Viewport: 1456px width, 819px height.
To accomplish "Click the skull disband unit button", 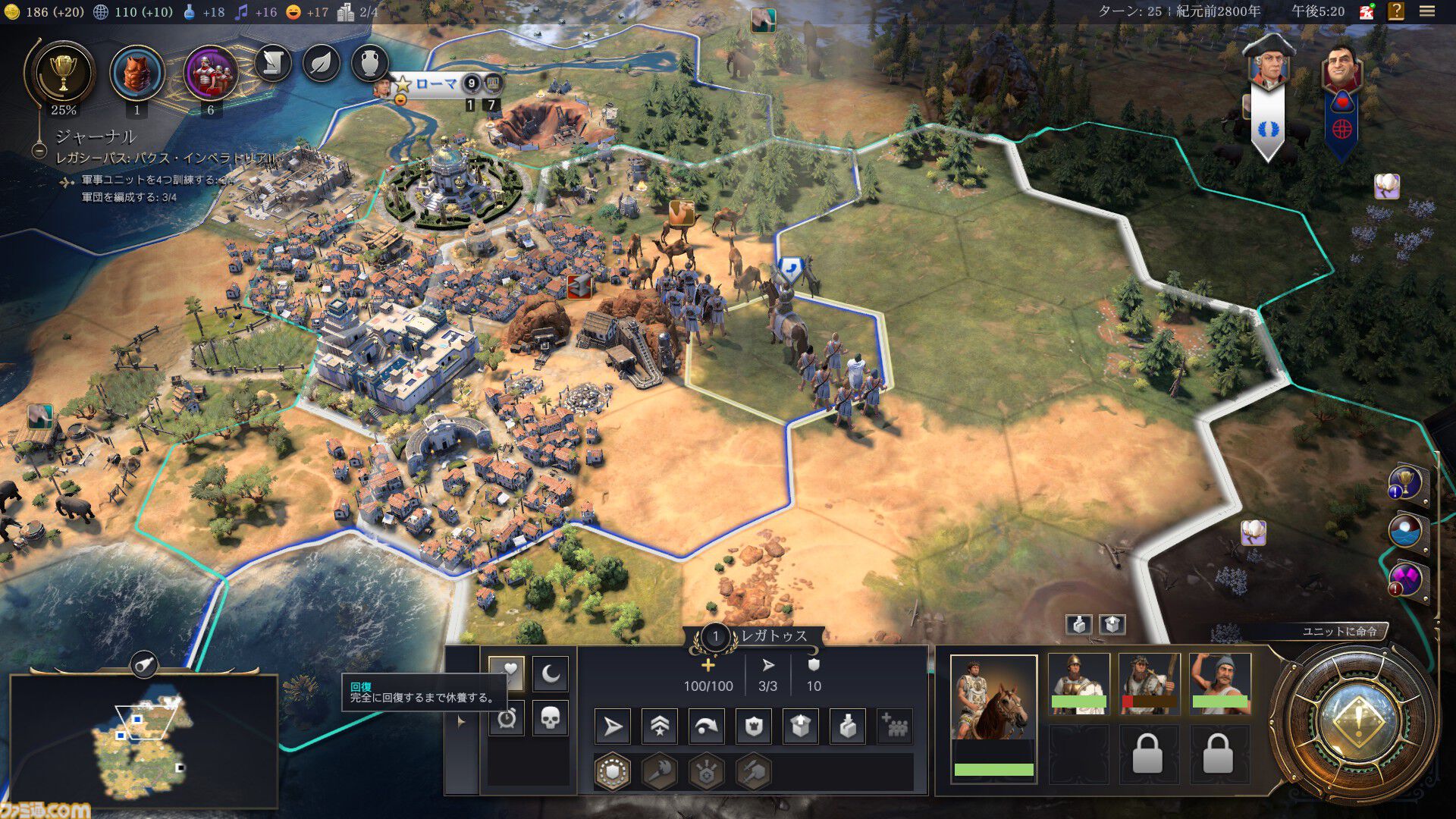I will pyautogui.click(x=551, y=717).
